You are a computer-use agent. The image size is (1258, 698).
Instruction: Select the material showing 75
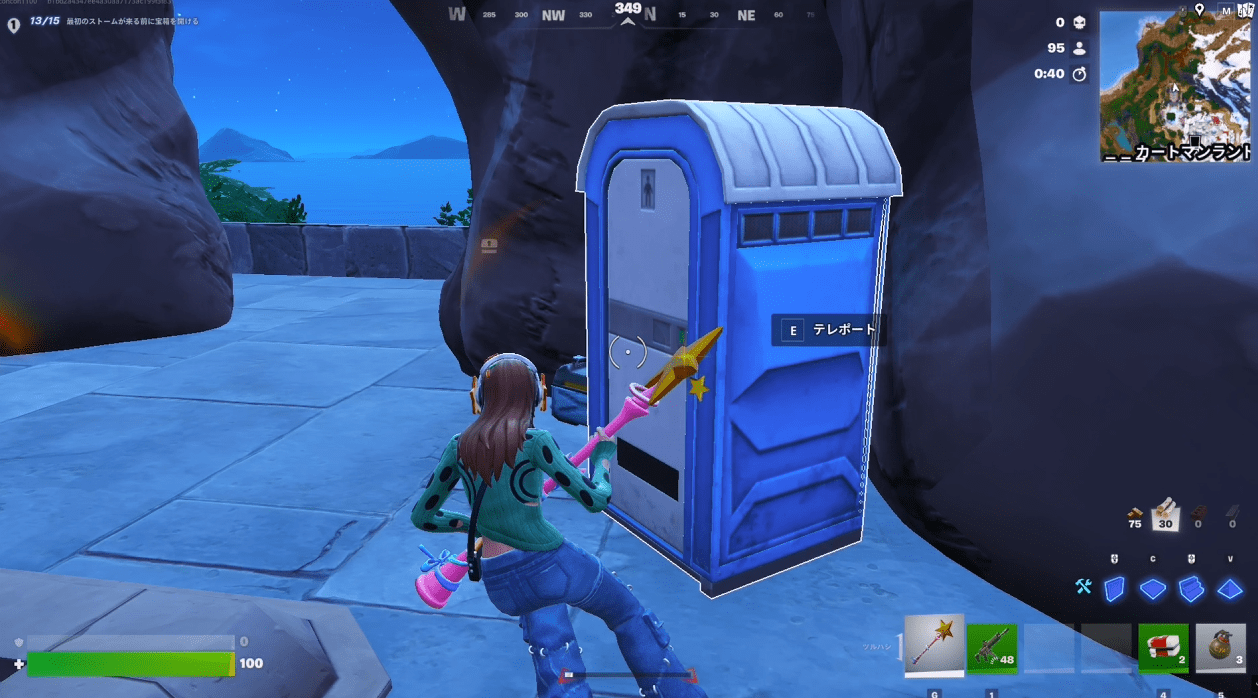1134,514
